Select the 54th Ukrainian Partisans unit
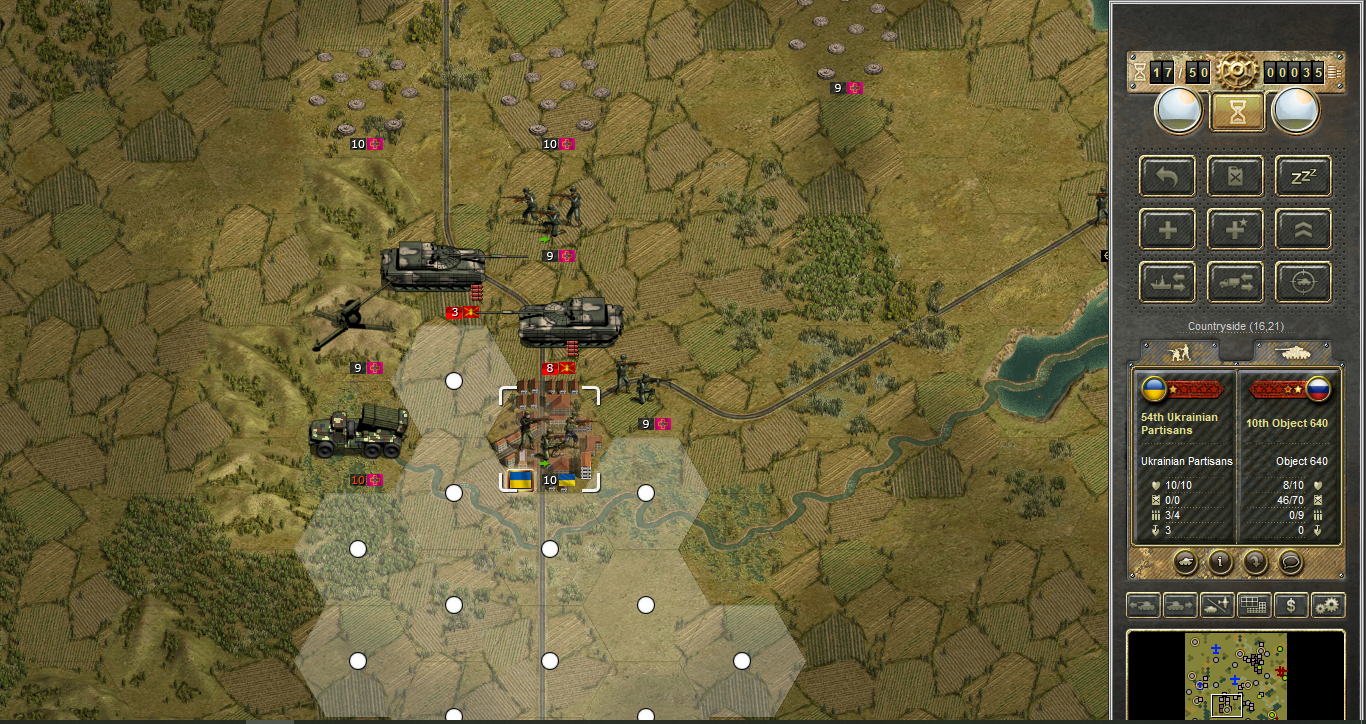 click(x=549, y=440)
